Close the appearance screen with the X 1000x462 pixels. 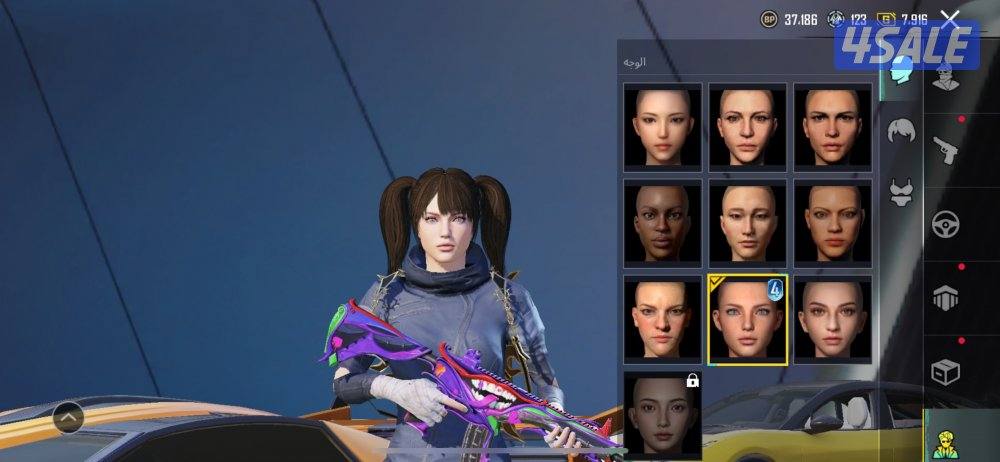[x=950, y=19]
